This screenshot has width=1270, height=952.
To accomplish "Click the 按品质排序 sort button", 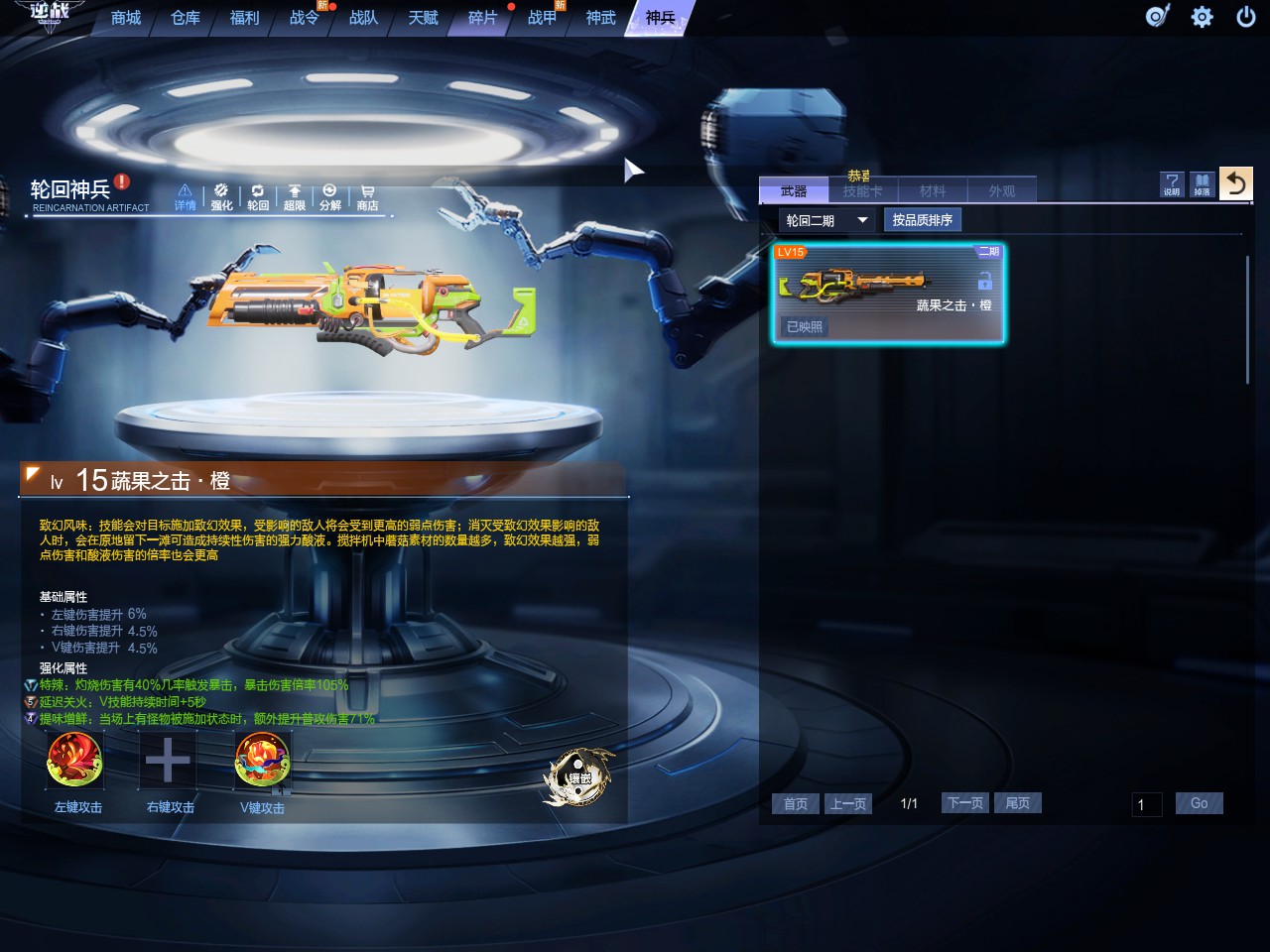I will [x=922, y=220].
